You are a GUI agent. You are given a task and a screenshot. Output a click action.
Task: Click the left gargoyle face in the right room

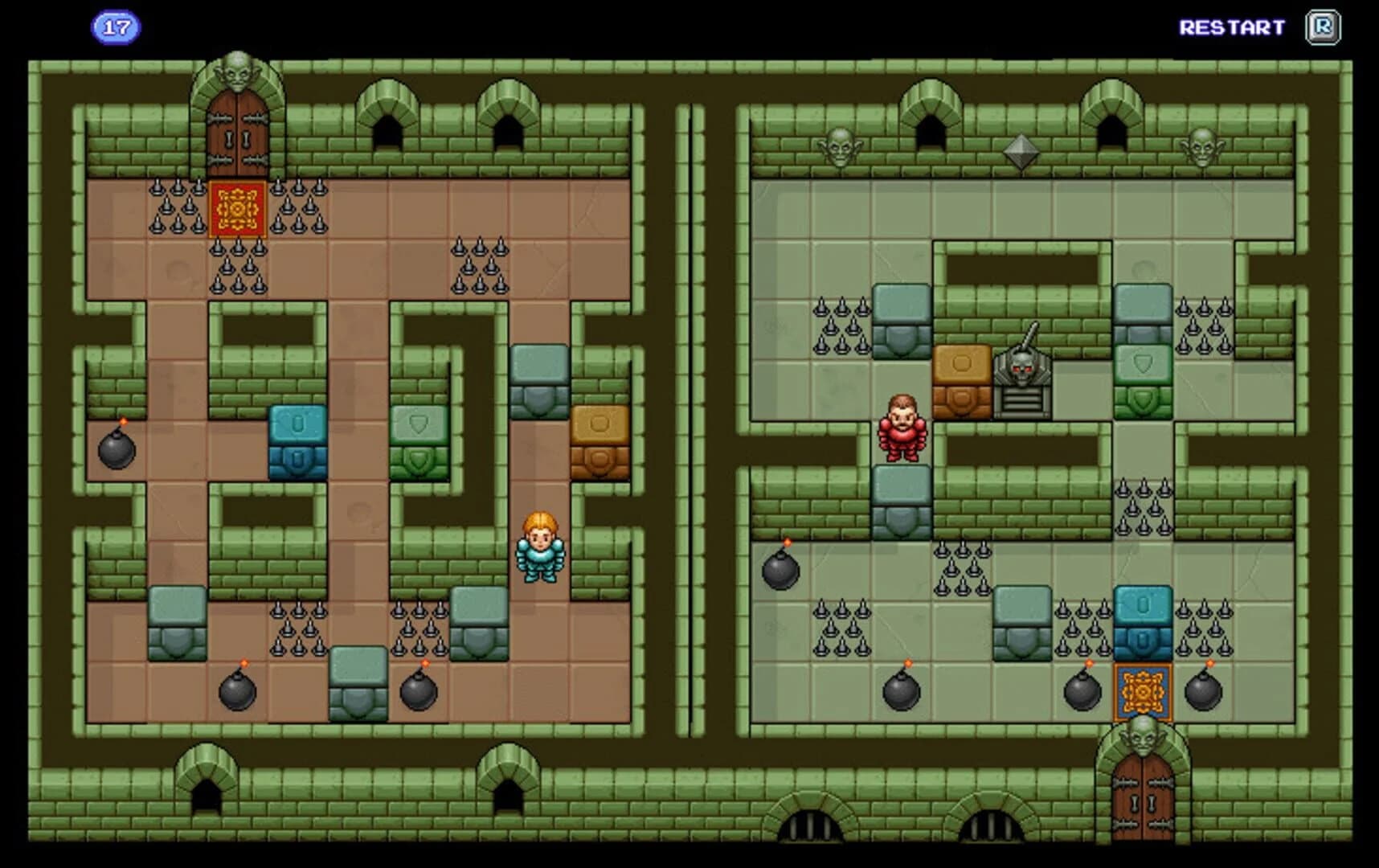point(841,149)
